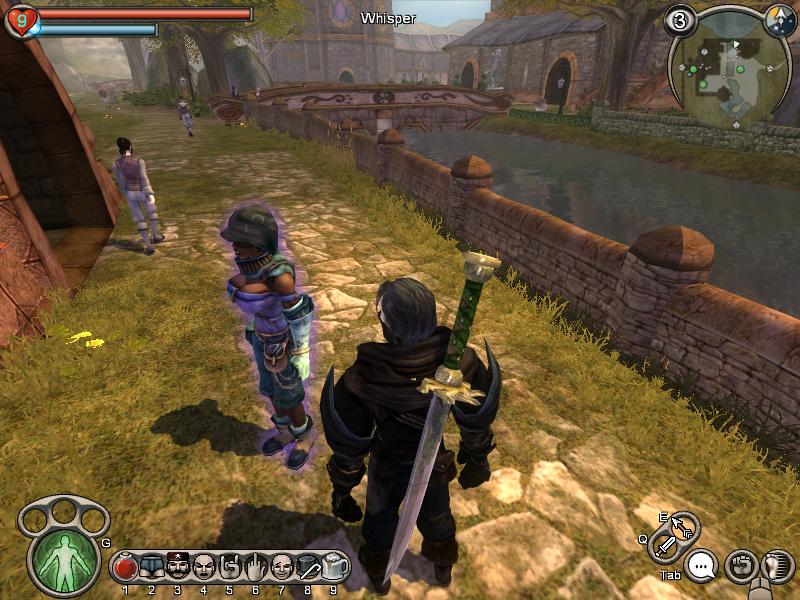Use the angry bald face expression
800x600 pixels.
tap(204, 568)
